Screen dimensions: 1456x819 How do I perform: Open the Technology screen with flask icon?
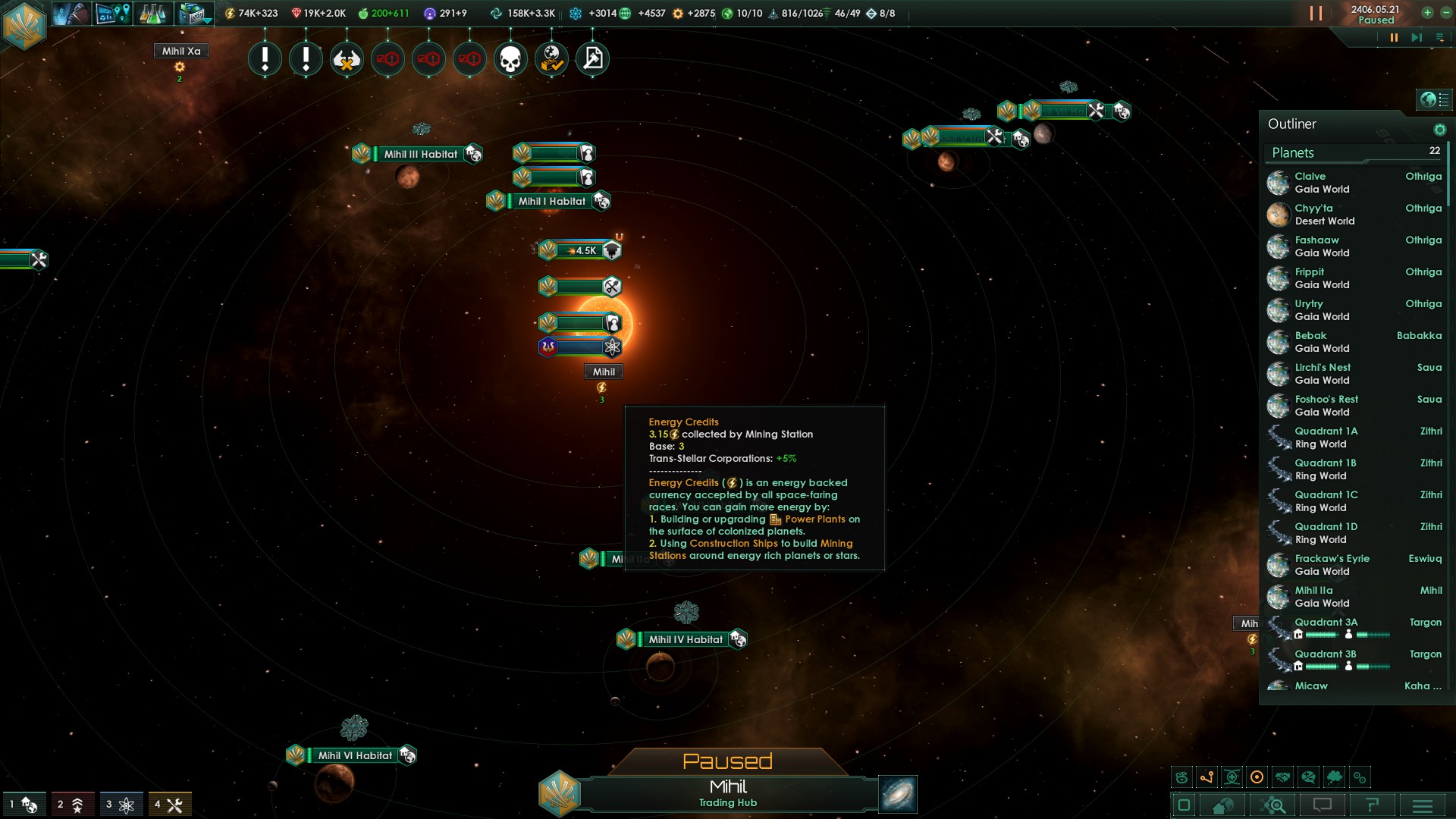tap(152, 13)
